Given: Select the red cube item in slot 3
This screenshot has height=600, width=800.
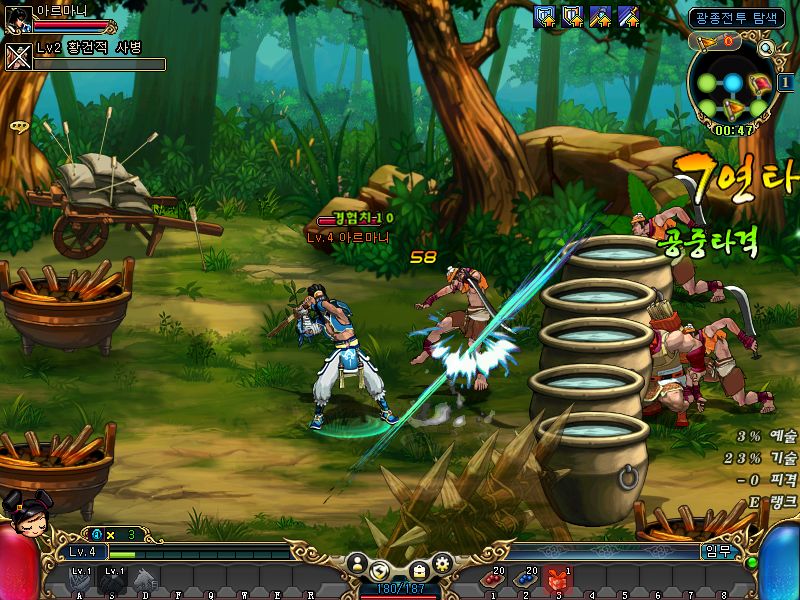Looking at the screenshot, I should tap(559, 579).
